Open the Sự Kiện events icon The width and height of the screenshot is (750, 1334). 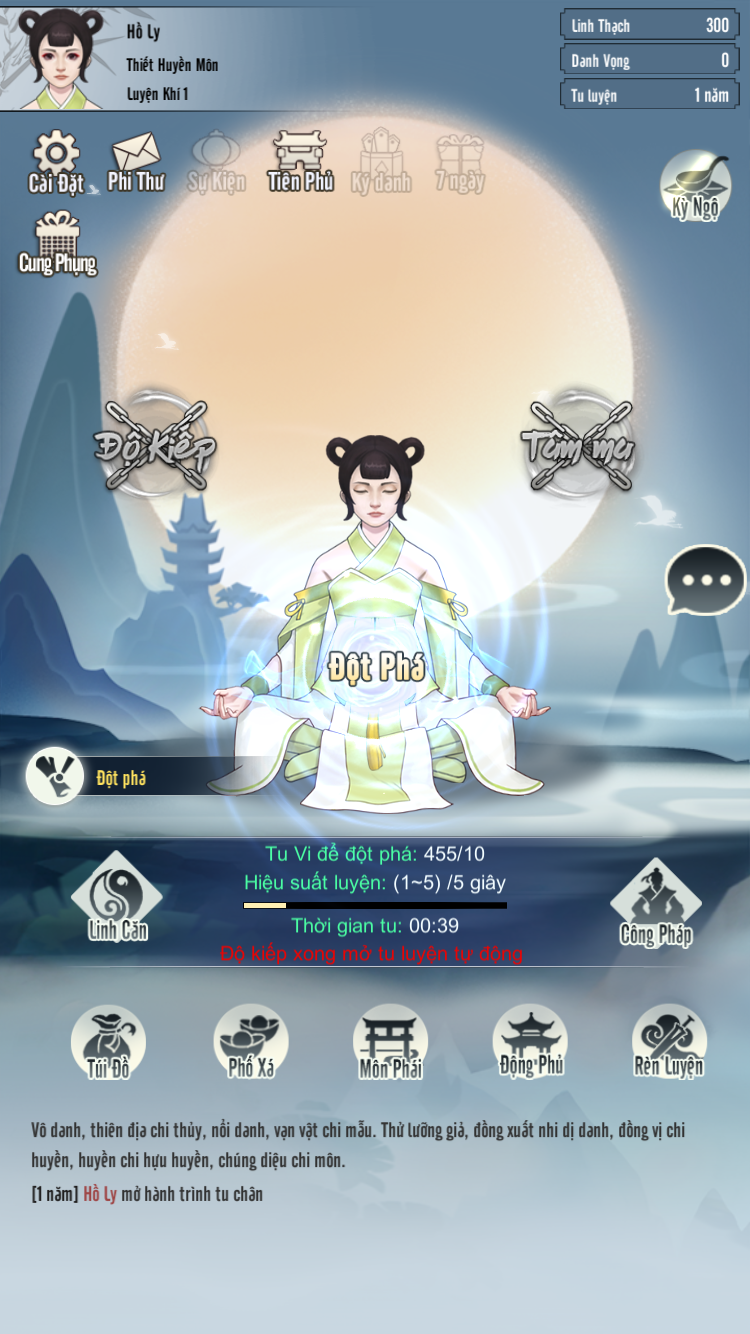click(216, 161)
